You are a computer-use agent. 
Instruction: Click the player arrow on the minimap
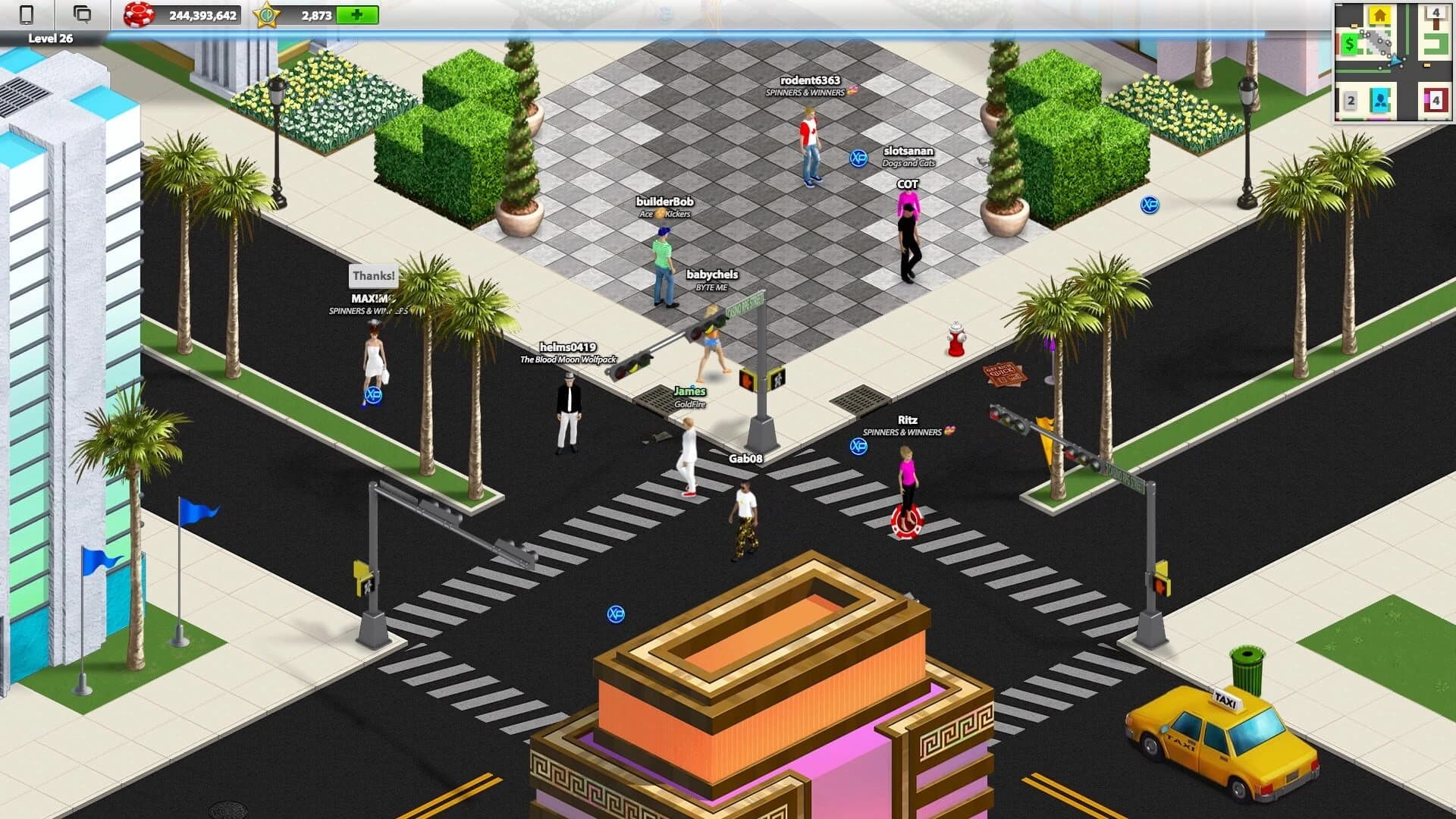[1396, 61]
